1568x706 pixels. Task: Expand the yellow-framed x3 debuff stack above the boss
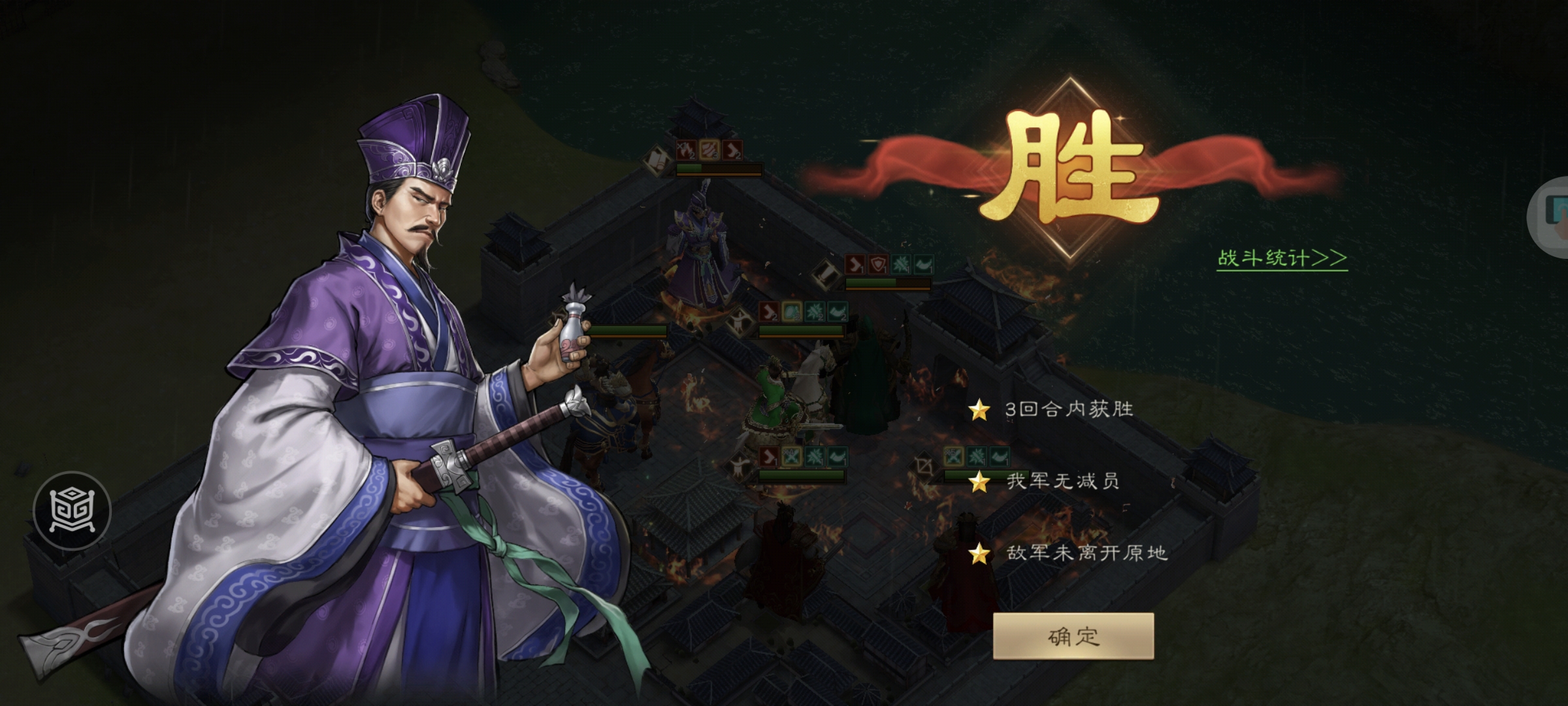pyautogui.click(x=709, y=149)
